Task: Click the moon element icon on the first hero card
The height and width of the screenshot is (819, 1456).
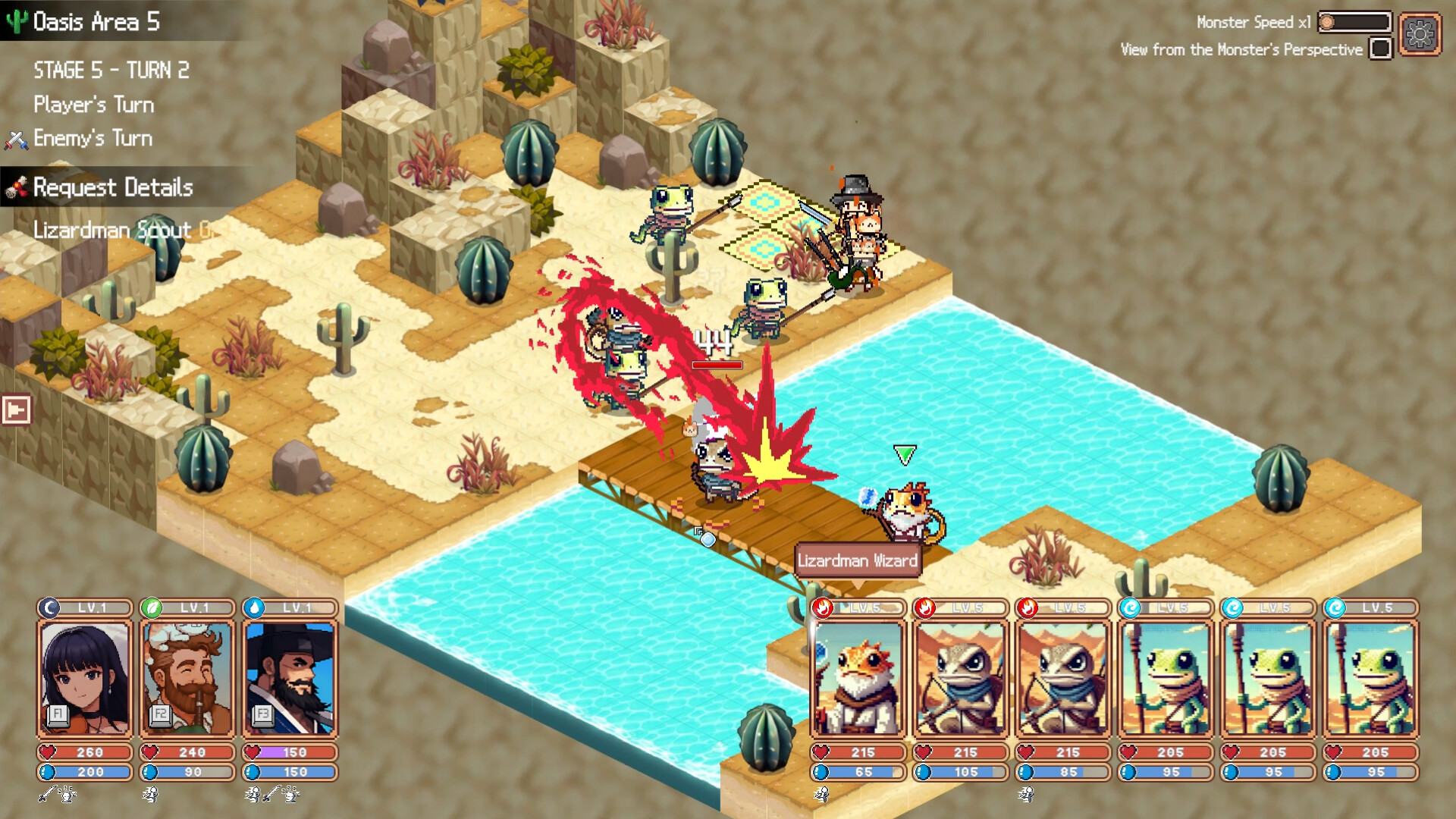Action: [x=49, y=607]
